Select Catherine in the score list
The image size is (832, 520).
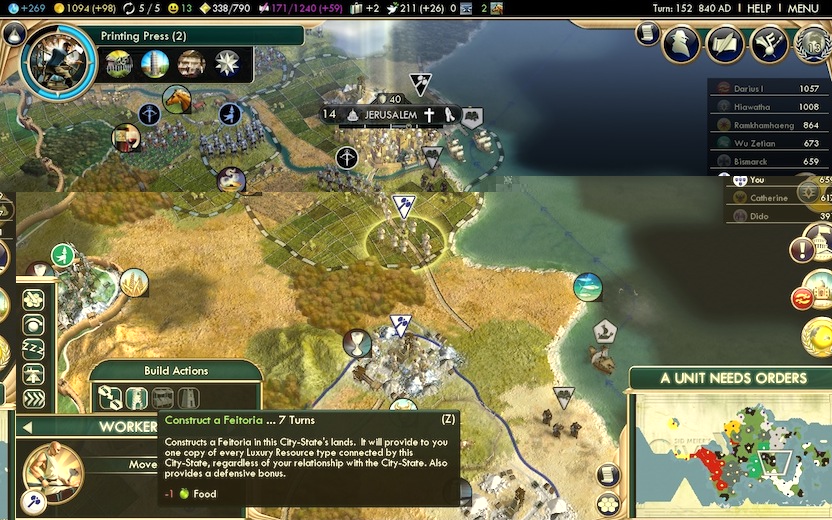click(770, 198)
